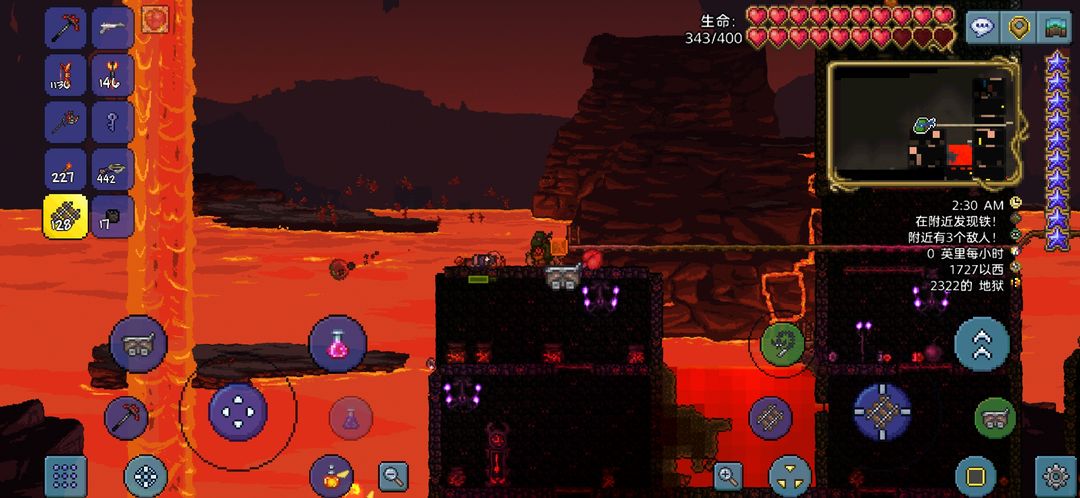
Task: Tap the green minecart mount button
Action: 995,417
